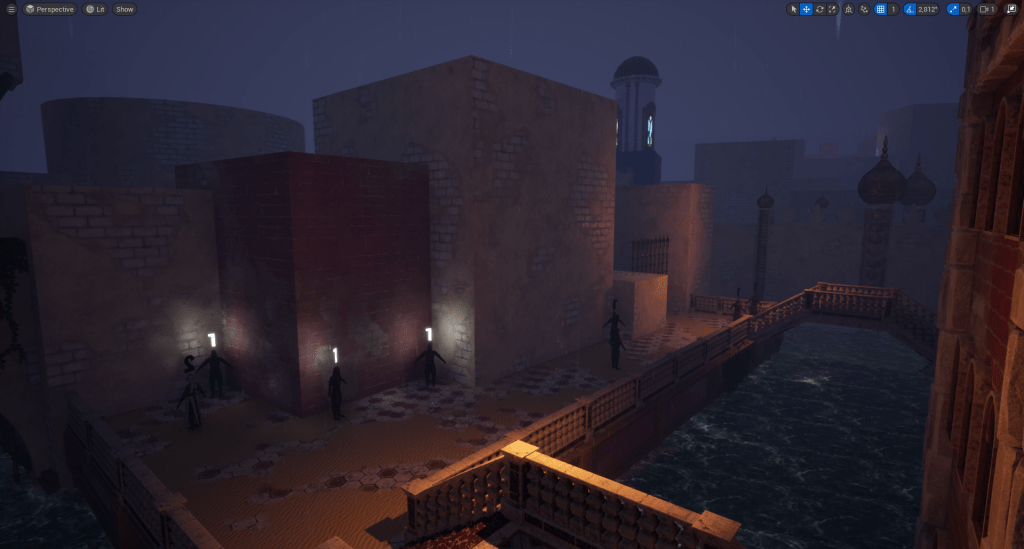Change the rotation snap angle value
This screenshot has width=1024, height=549.
tap(928, 9)
